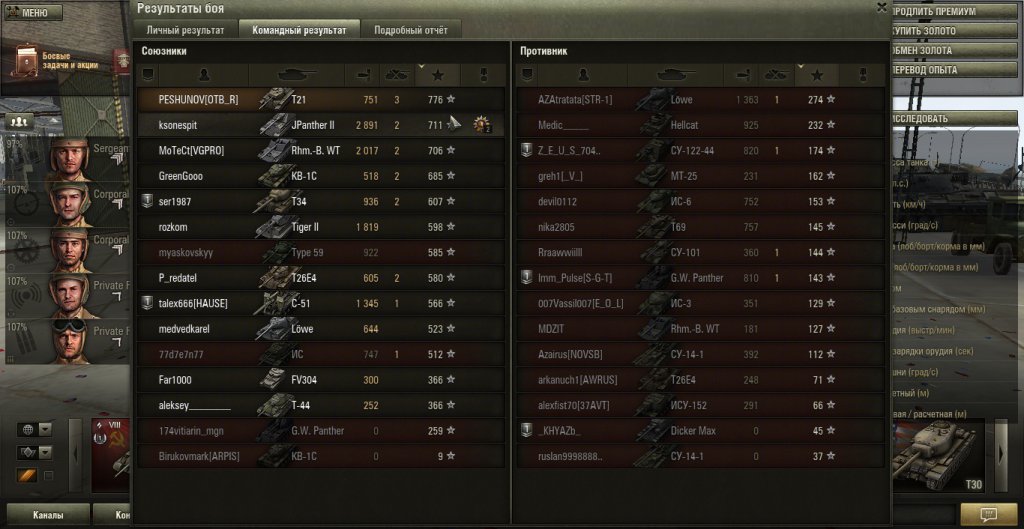Close the battle results window
The image size is (1024, 529).
[880, 7]
